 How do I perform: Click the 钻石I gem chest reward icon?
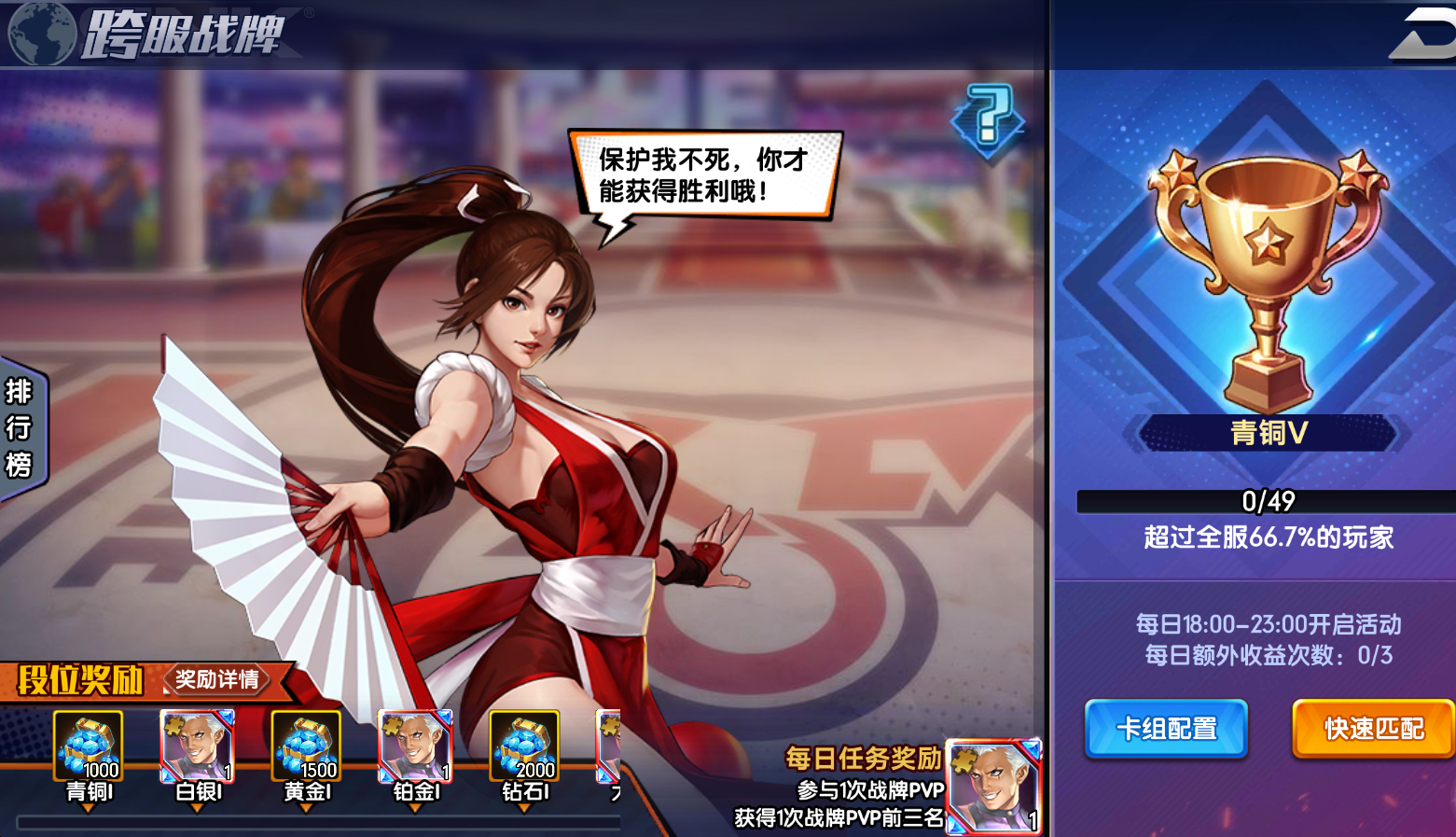[x=525, y=744]
